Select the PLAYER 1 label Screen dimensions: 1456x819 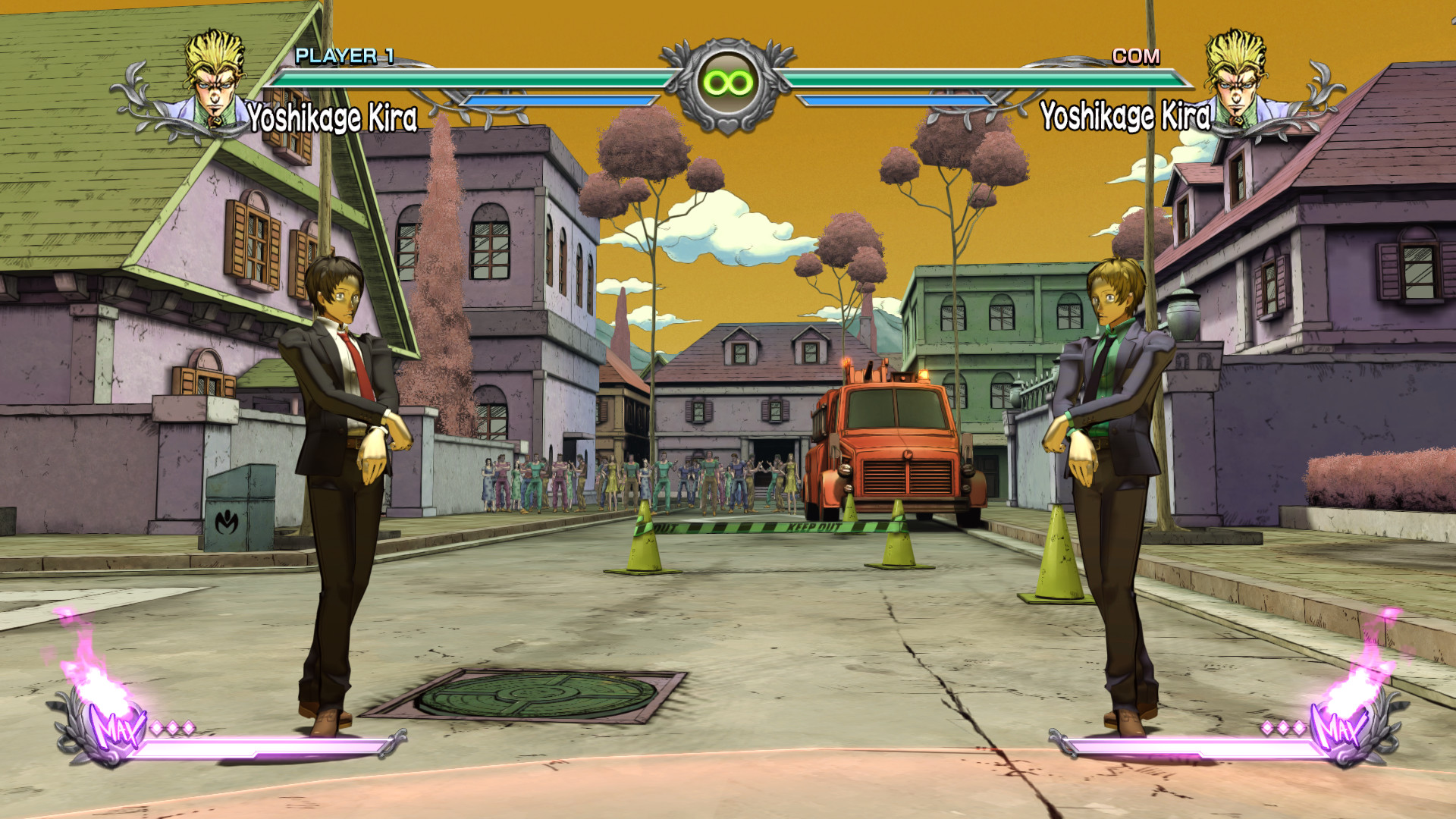tap(345, 55)
